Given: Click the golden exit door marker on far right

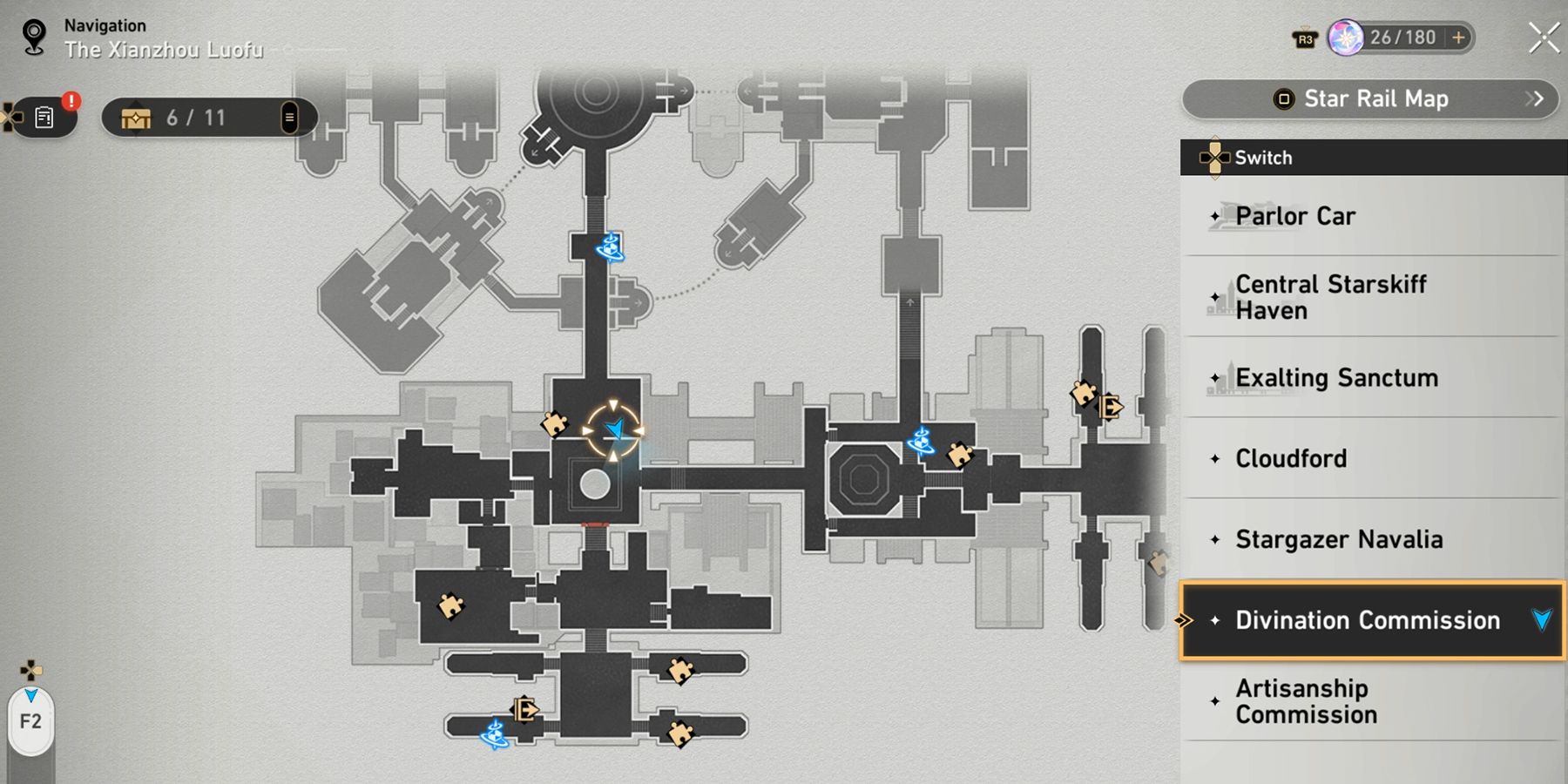Looking at the screenshot, I should pyautogui.click(x=1110, y=406).
